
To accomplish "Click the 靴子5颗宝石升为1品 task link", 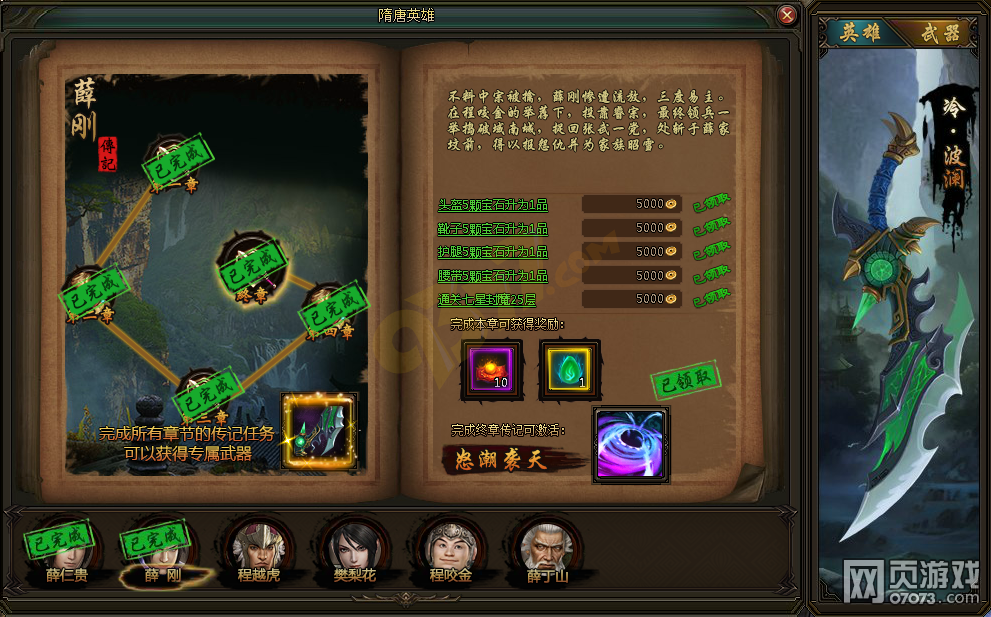I will (493, 228).
